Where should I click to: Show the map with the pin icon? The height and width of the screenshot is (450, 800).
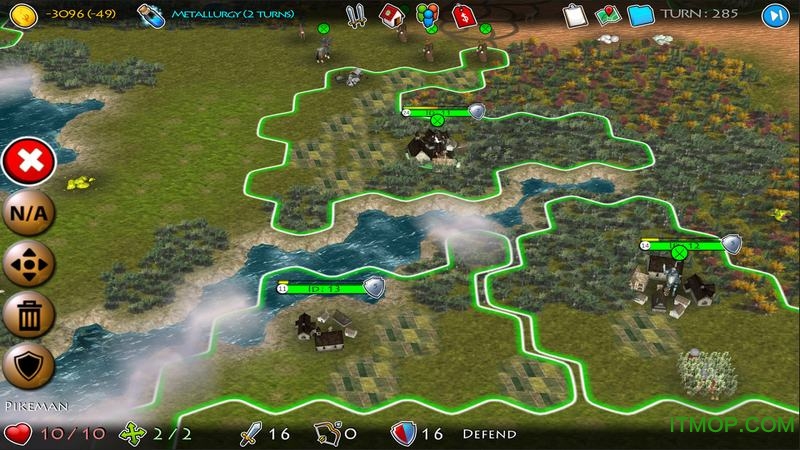(607, 15)
